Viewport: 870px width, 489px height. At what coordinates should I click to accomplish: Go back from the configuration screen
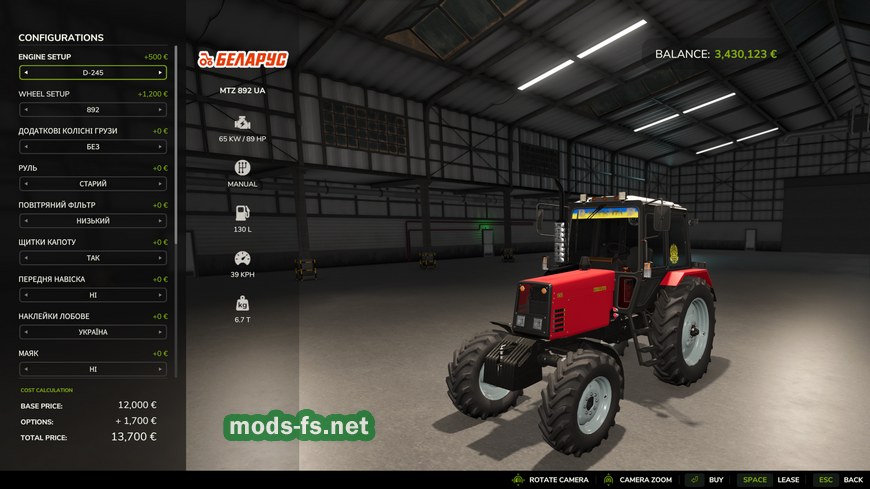click(838, 480)
